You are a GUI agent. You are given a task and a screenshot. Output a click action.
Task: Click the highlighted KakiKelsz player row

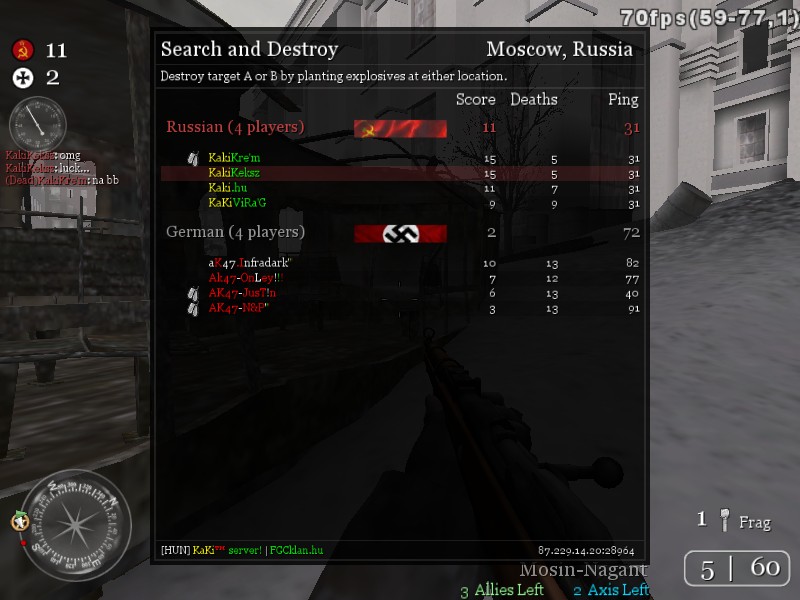(x=234, y=173)
